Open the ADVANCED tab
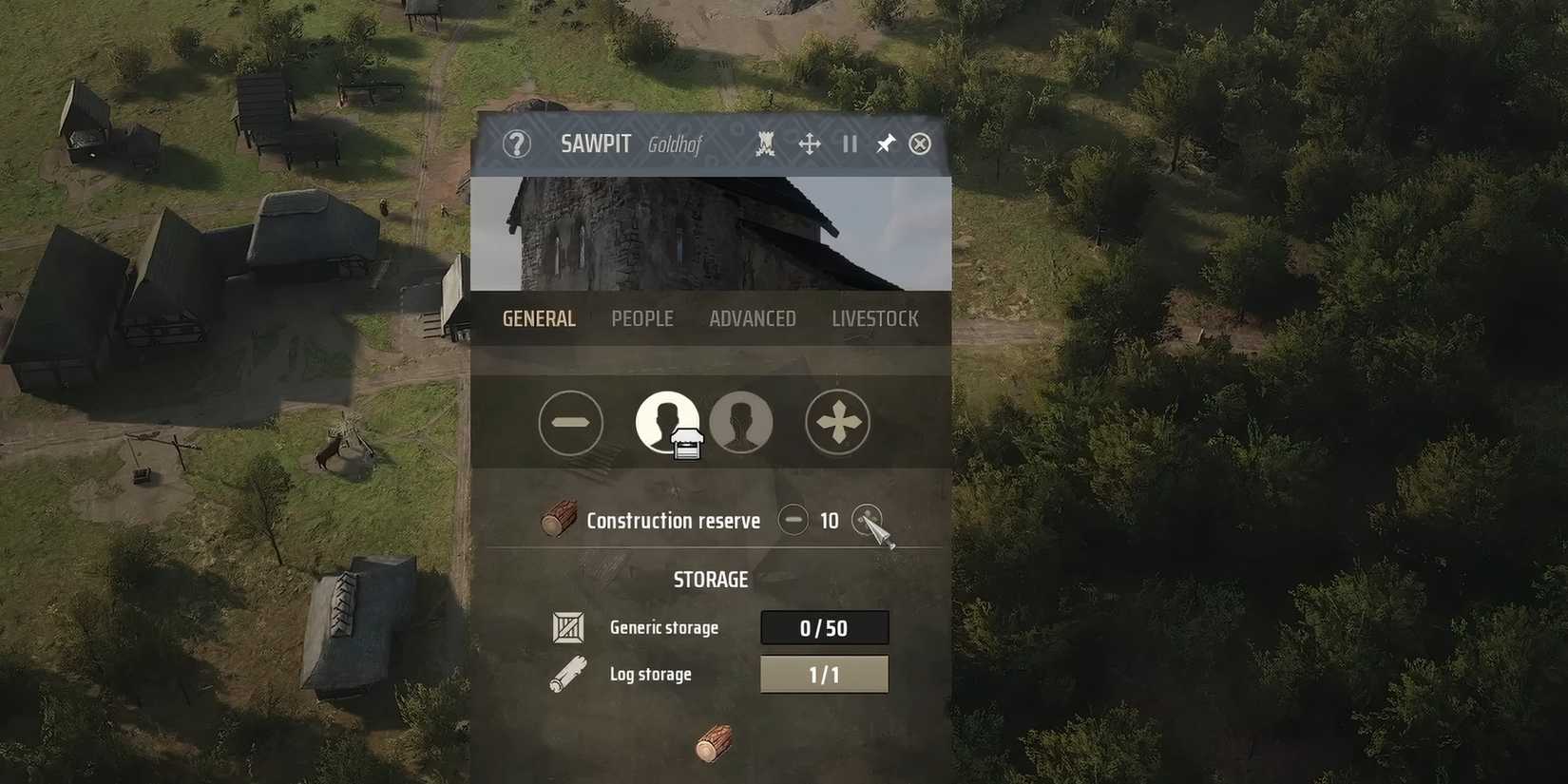This screenshot has height=784, width=1568. [x=752, y=318]
